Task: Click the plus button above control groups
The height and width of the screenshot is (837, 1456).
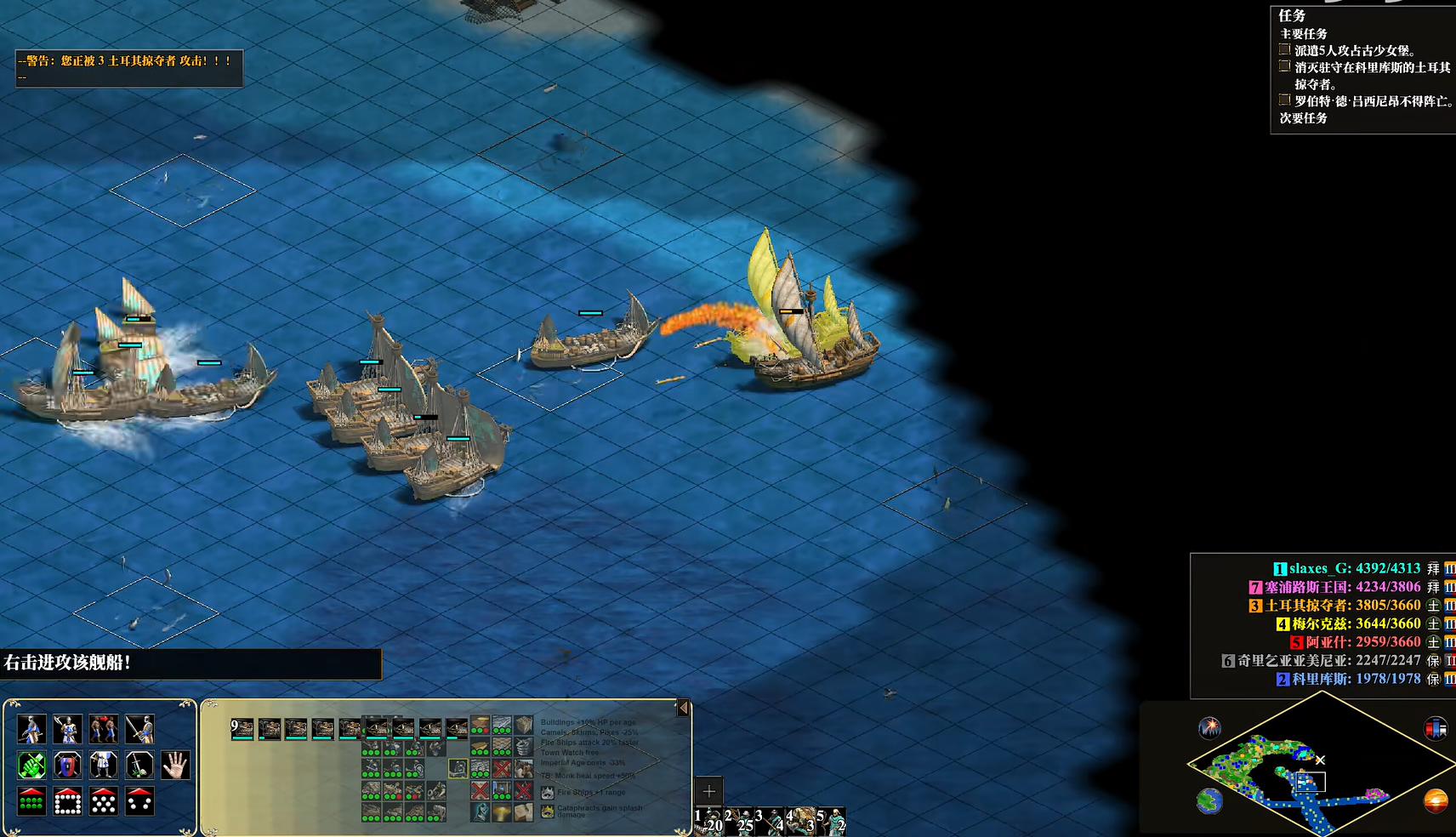Action: 708,791
